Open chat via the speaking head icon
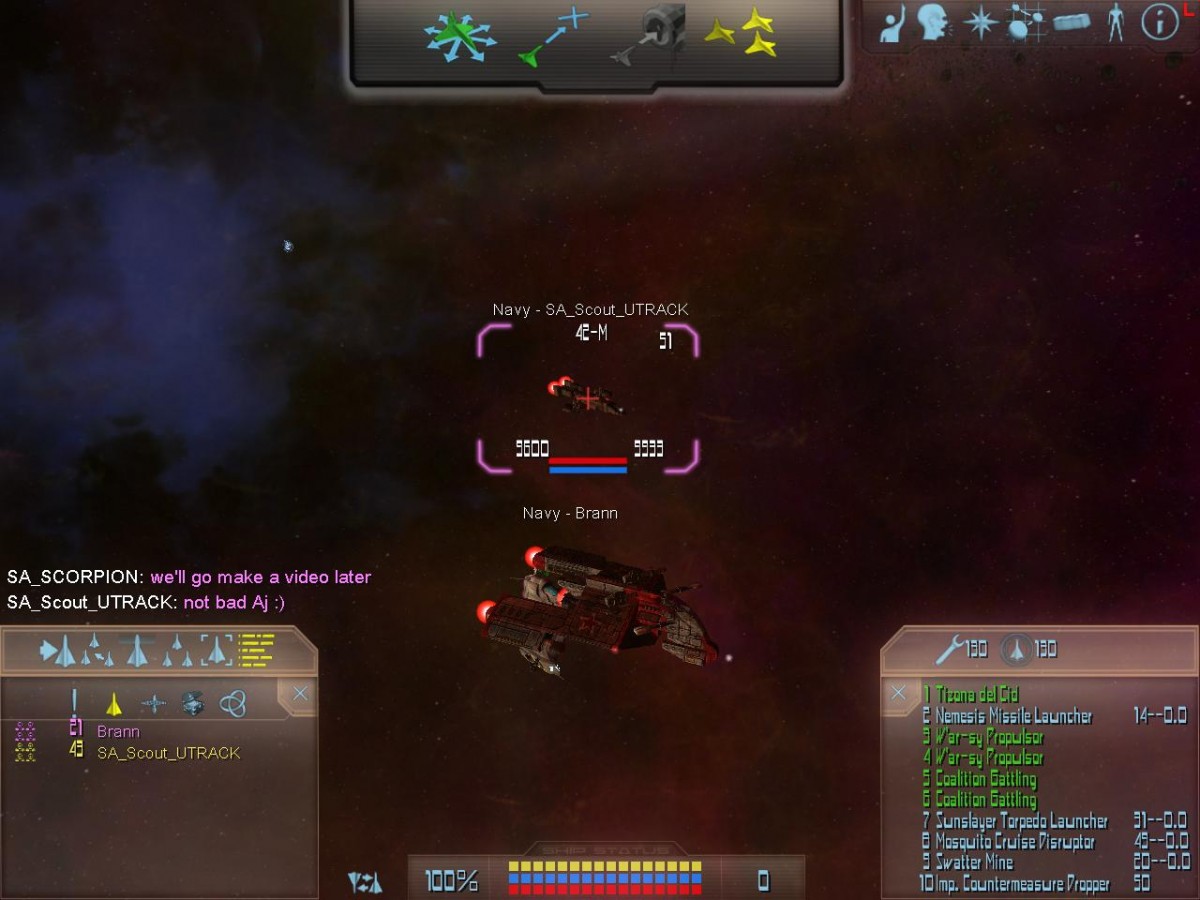Image resolution: width=1200 pixels, height=900 pixels. pos(933,22)
